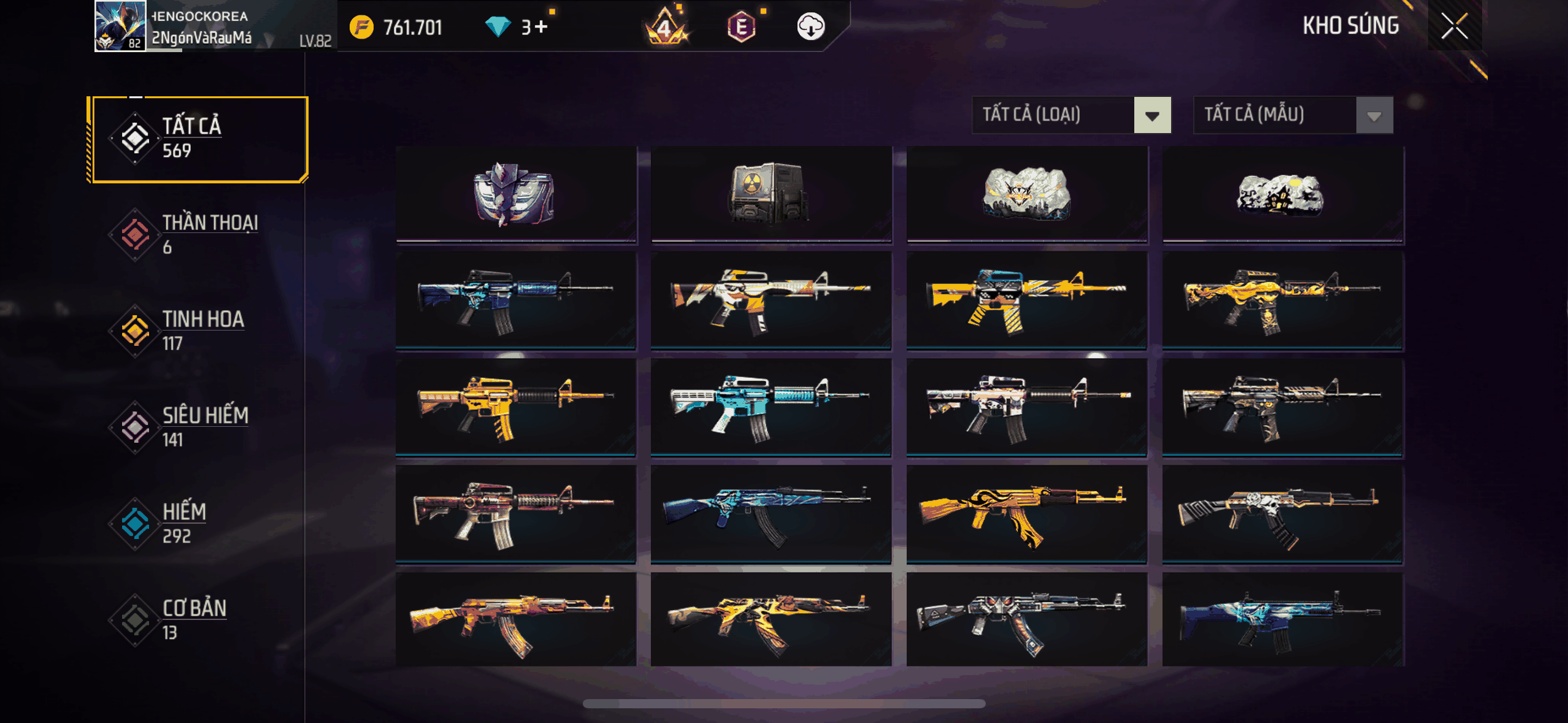Screen dimensions: 1568x723
Task: Open the Siêu Hiếm category
Action: tap(198, 427)
